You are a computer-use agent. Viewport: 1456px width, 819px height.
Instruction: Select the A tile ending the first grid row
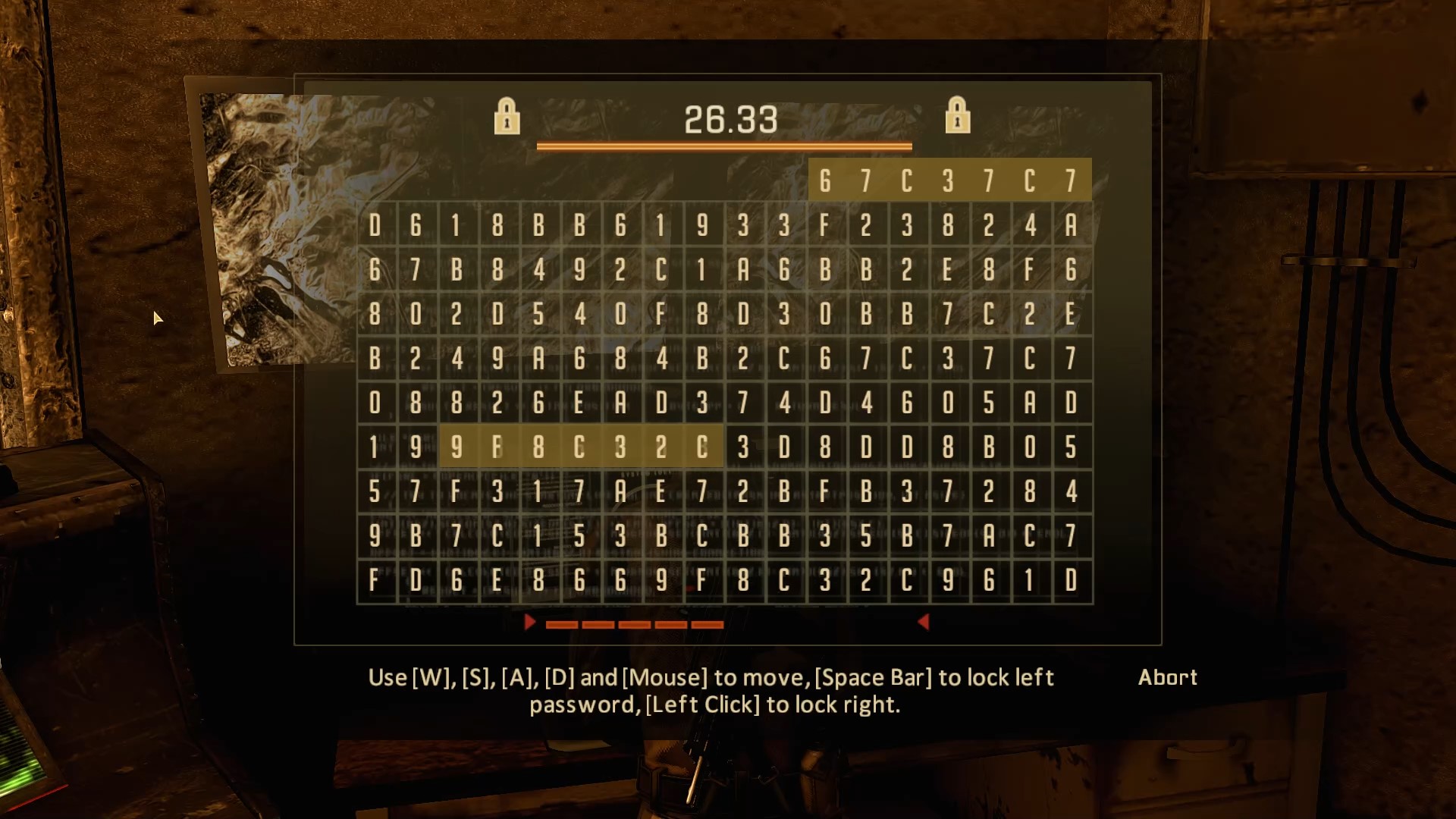[x=1071, y=224]
